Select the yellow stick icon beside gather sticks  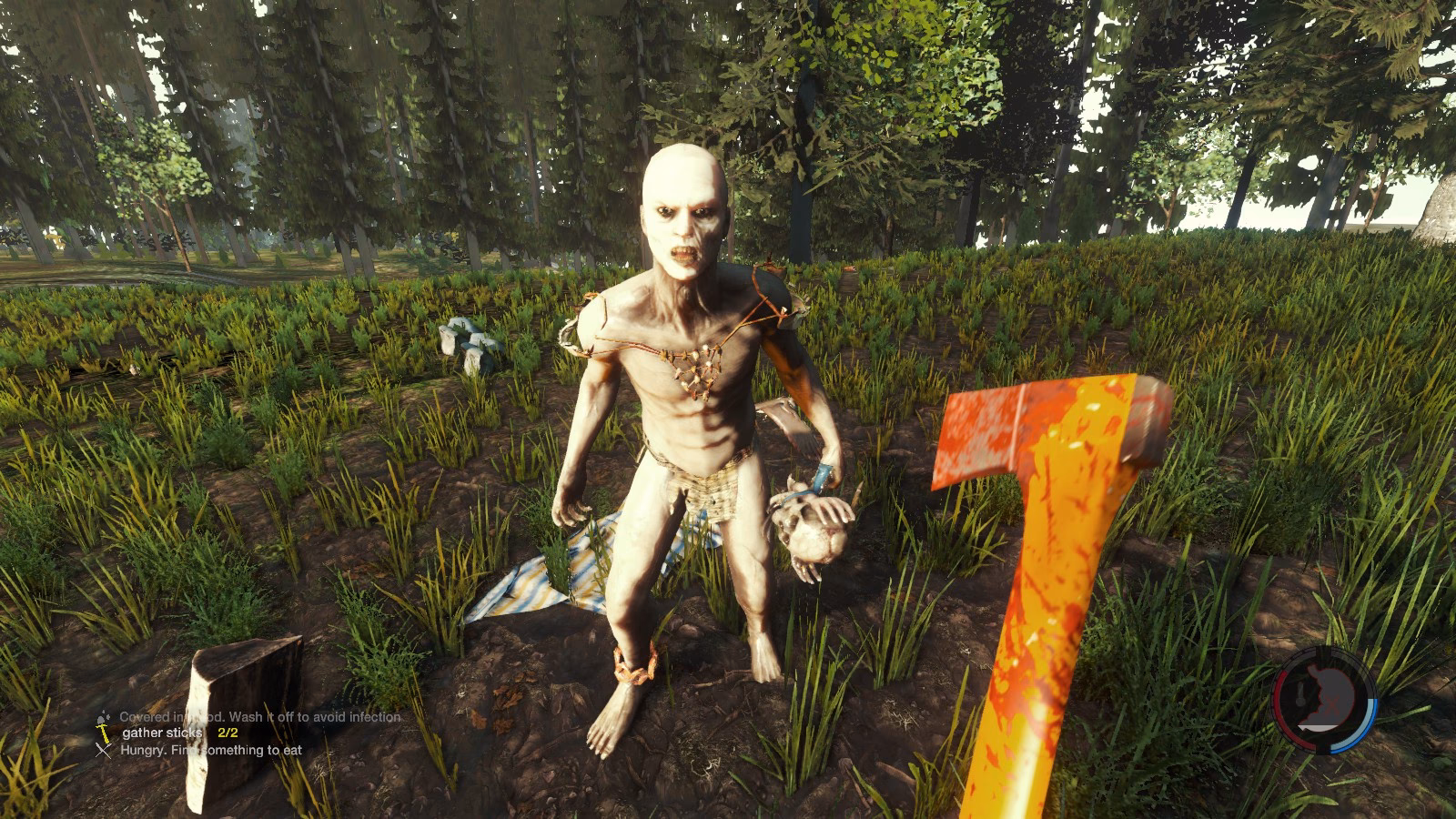(x=103, y=733)
